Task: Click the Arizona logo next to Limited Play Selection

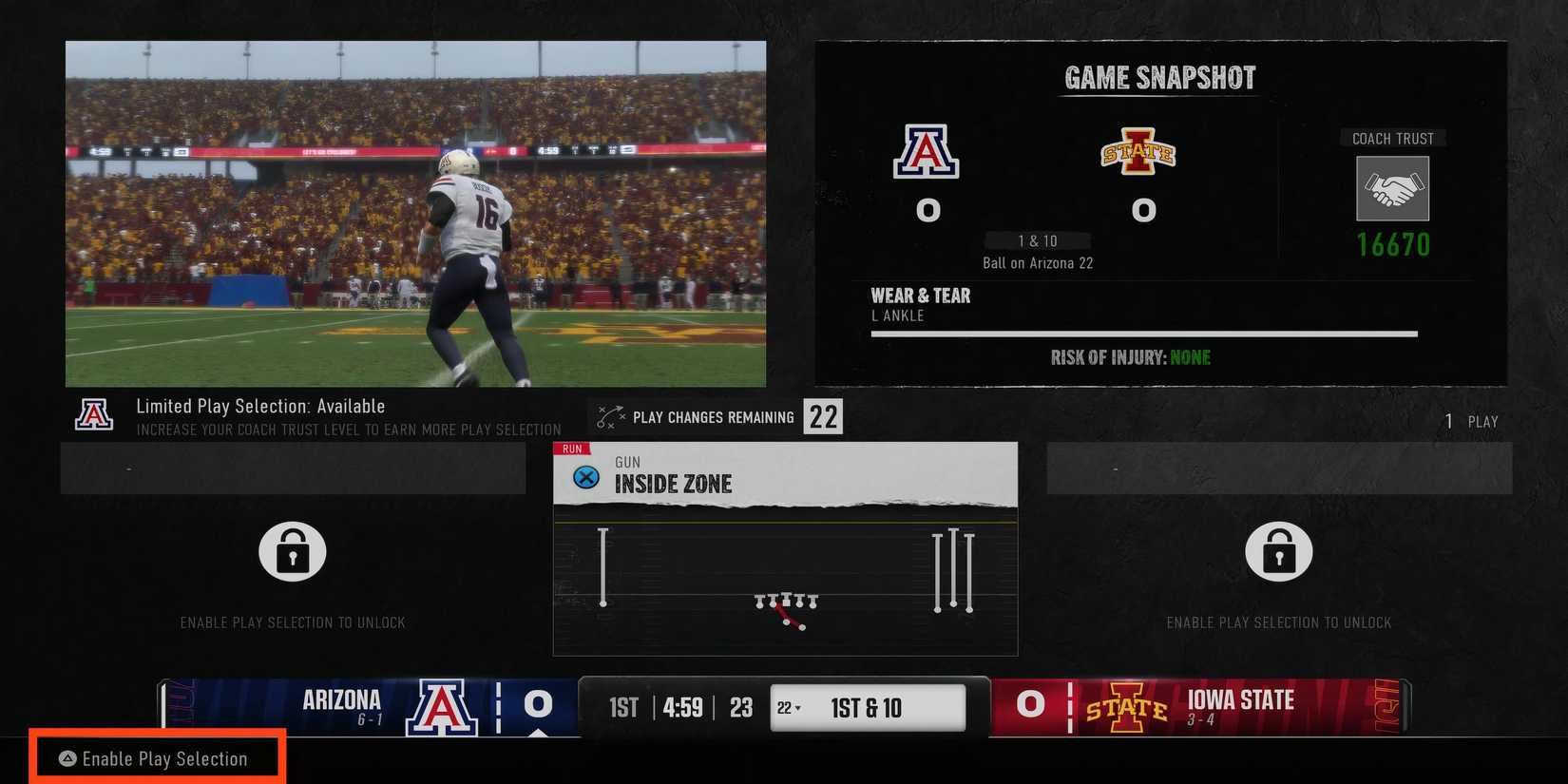Action: (x=94, y=412)
